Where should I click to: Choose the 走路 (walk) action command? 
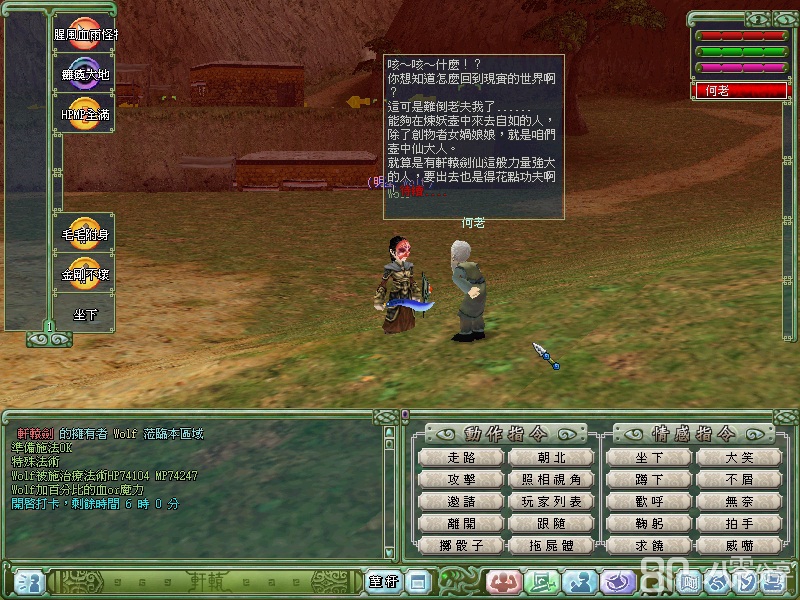[x=462, y=457]
